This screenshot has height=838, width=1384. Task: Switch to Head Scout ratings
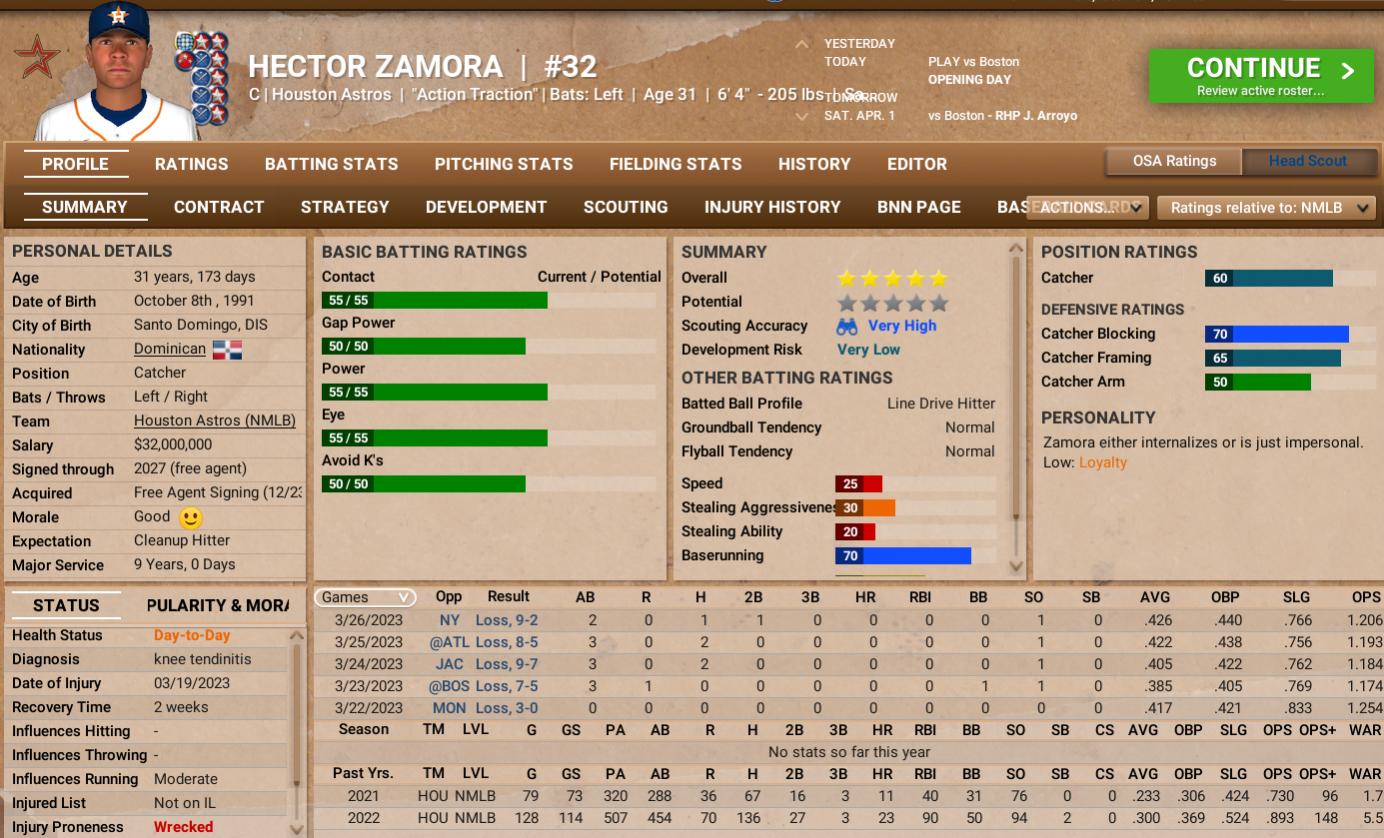point(1308,160)
